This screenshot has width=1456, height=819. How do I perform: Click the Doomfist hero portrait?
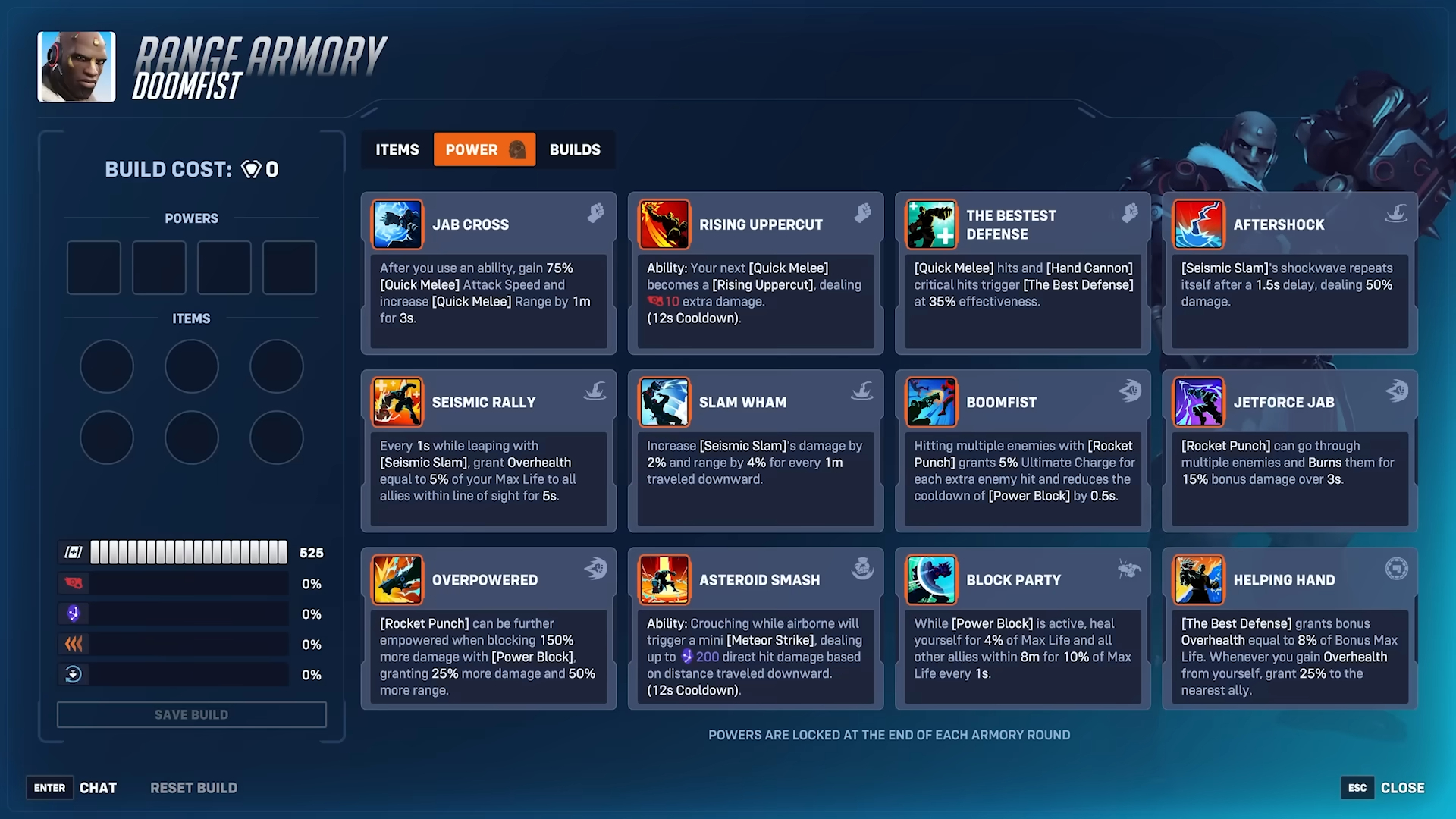click(x=76, y=67)
